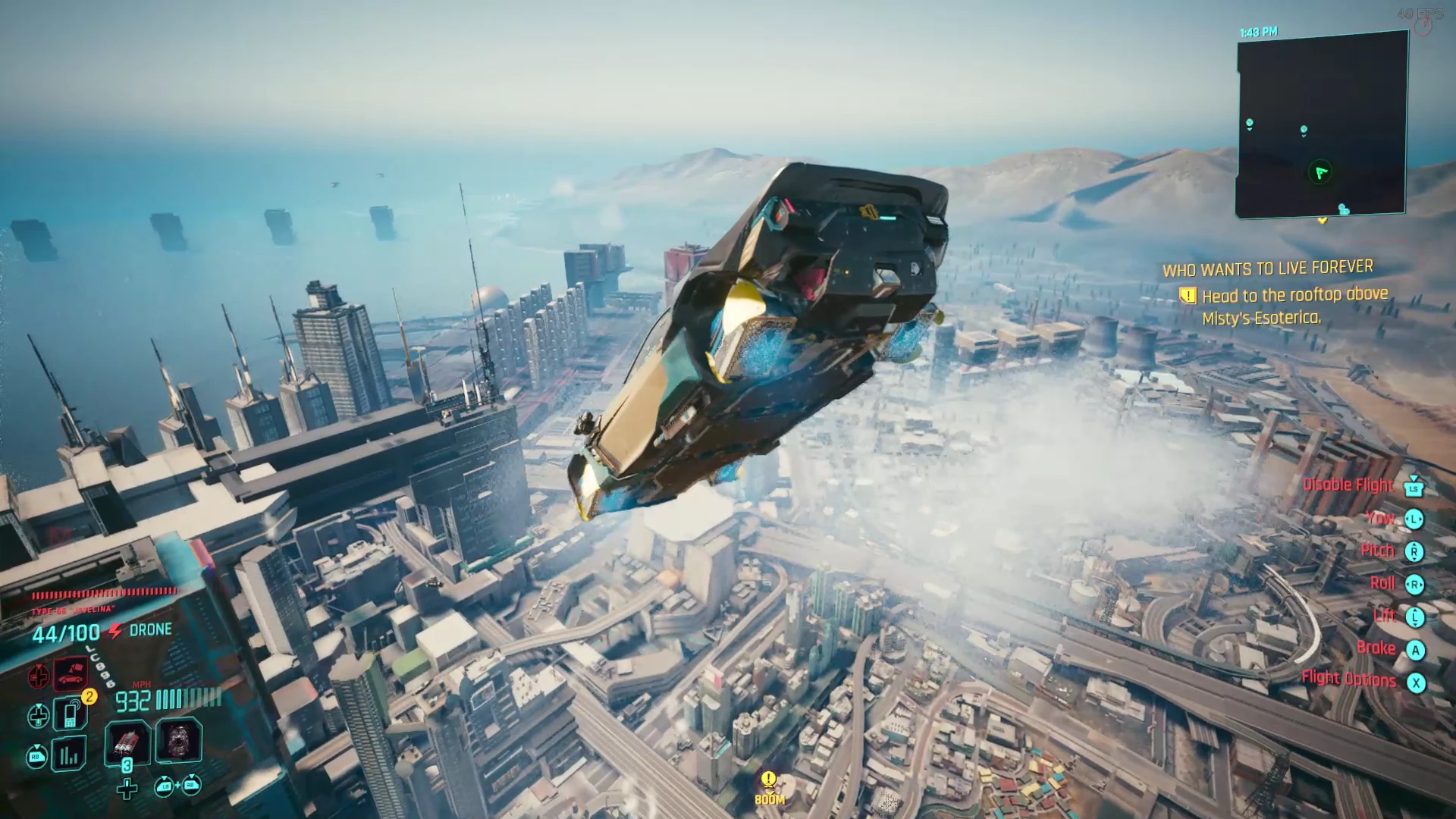Choose the Flight Options entry

[x=1348, y=679]
